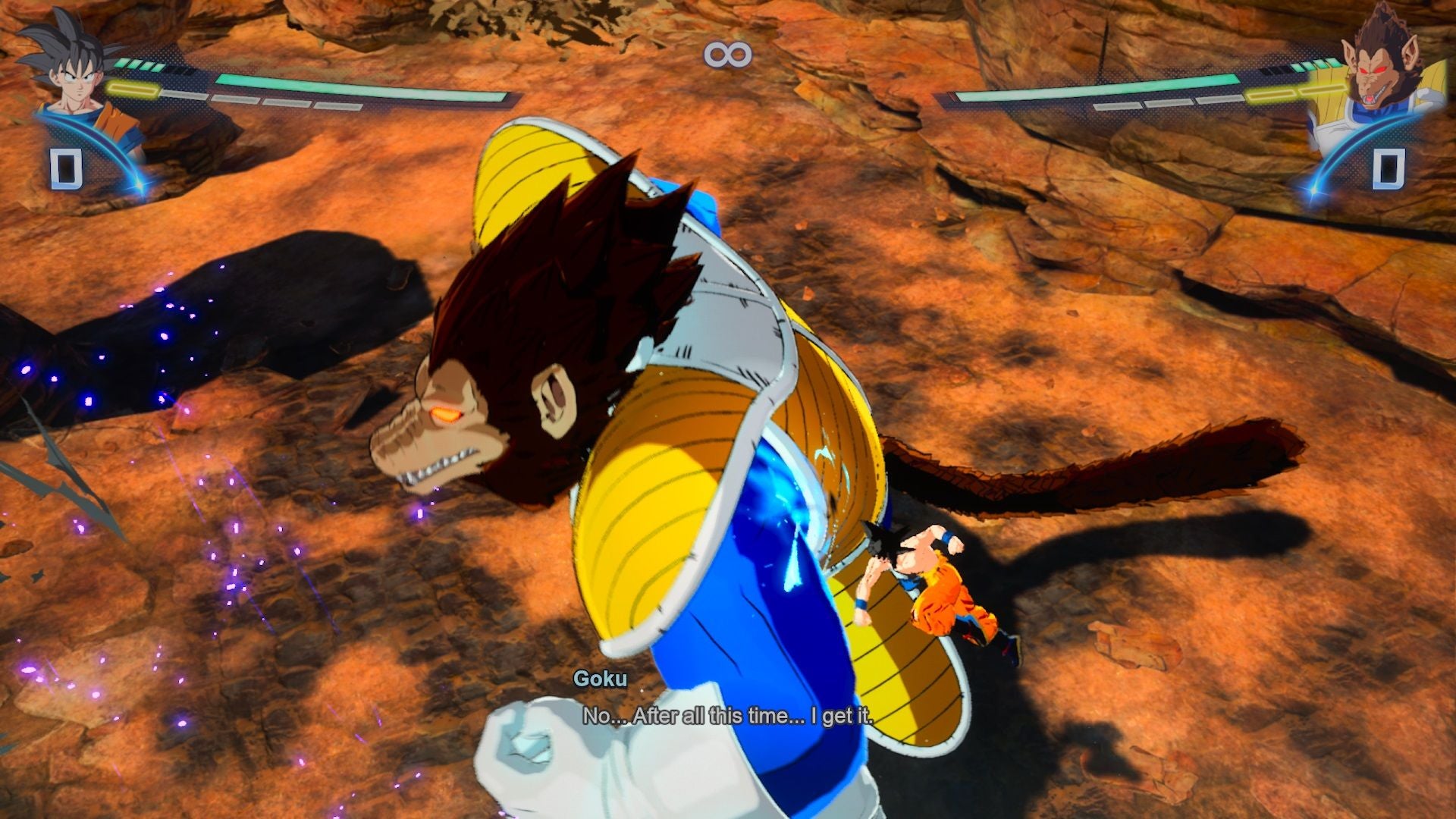Click Goku's skill stock counter icon
Screen dimensions: 1456x819
[x=65, y=170]
